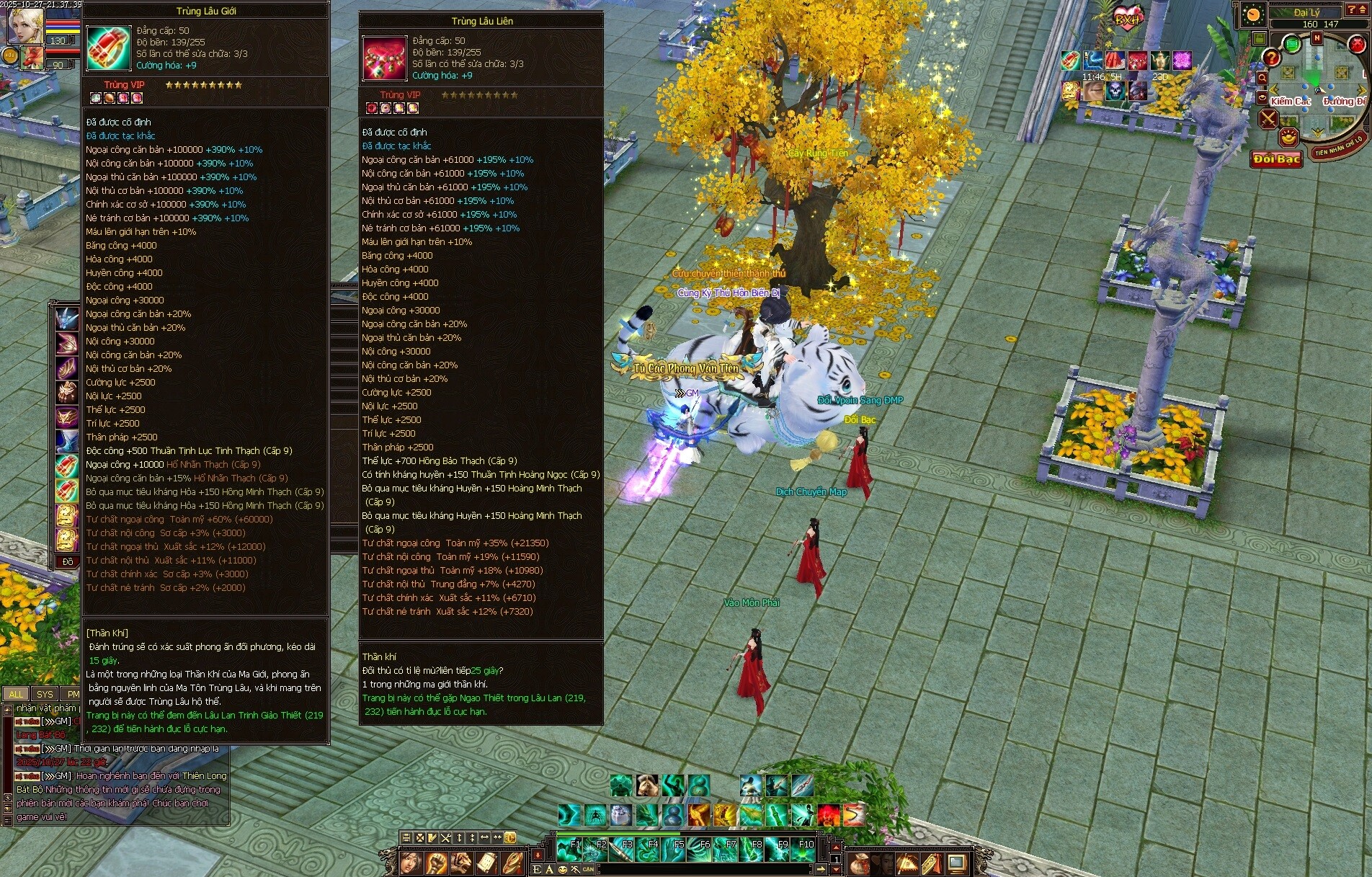
Task: Activate the red lion face skill
Action: pyautogui.click(x=828, y=815)
